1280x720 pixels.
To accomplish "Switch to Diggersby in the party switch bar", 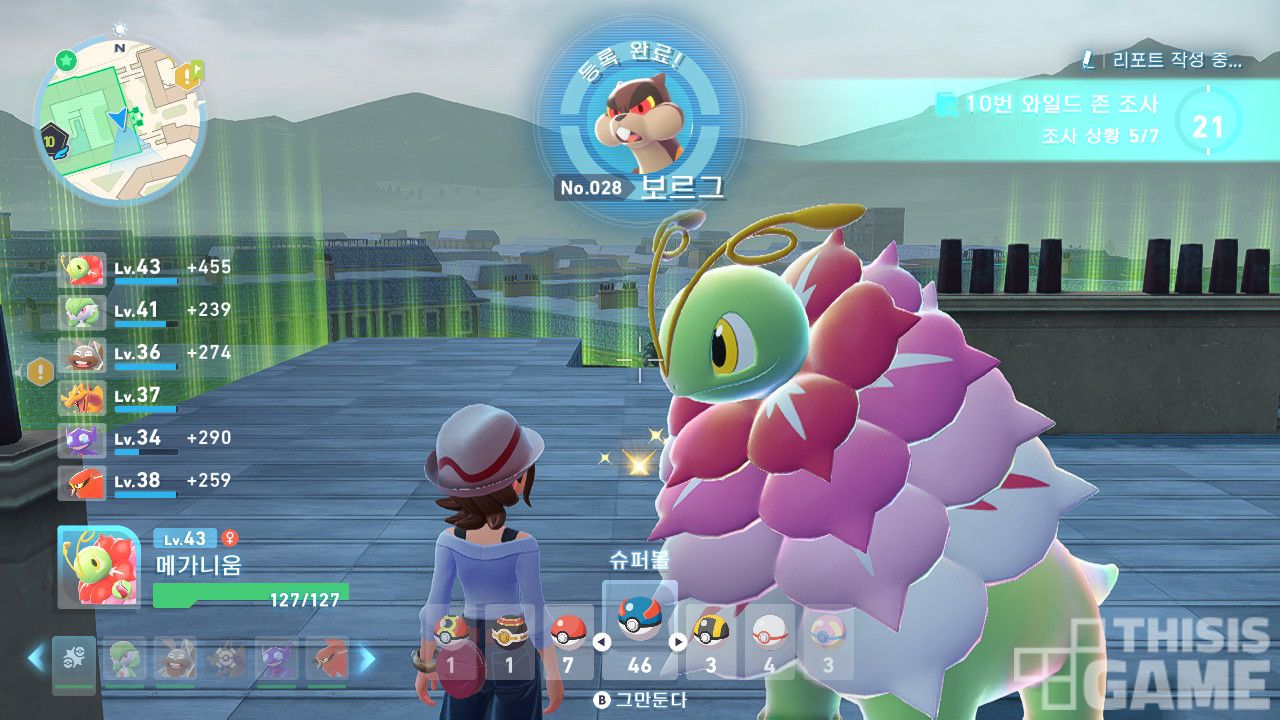I will [x=174, y=660].
